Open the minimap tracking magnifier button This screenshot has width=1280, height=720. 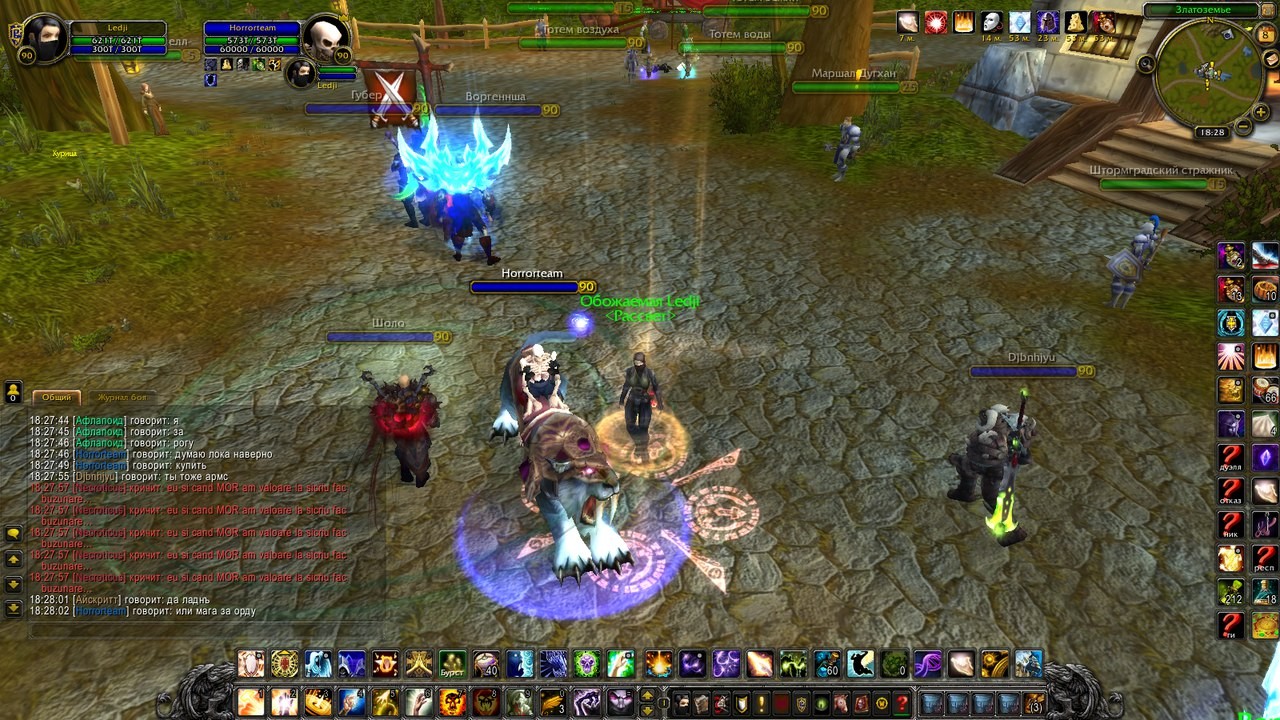pyautogui.click(x=1147, y=64)
